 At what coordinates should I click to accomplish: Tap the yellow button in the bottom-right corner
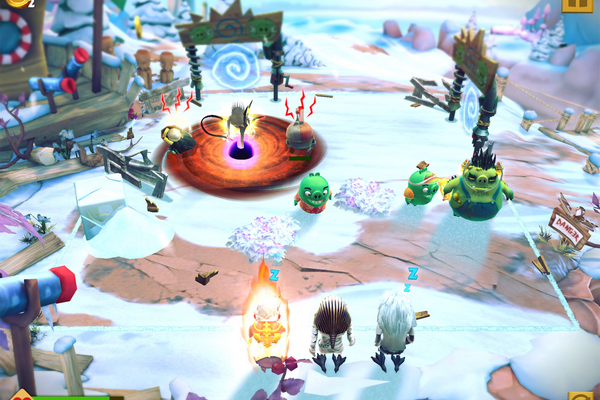[x=582, y=395]
